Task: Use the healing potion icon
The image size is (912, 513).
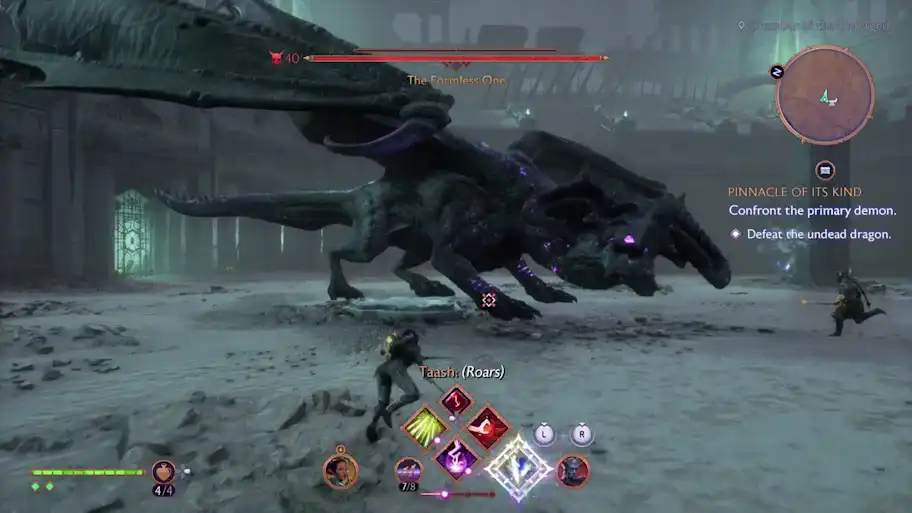Action: click(163, 471)
